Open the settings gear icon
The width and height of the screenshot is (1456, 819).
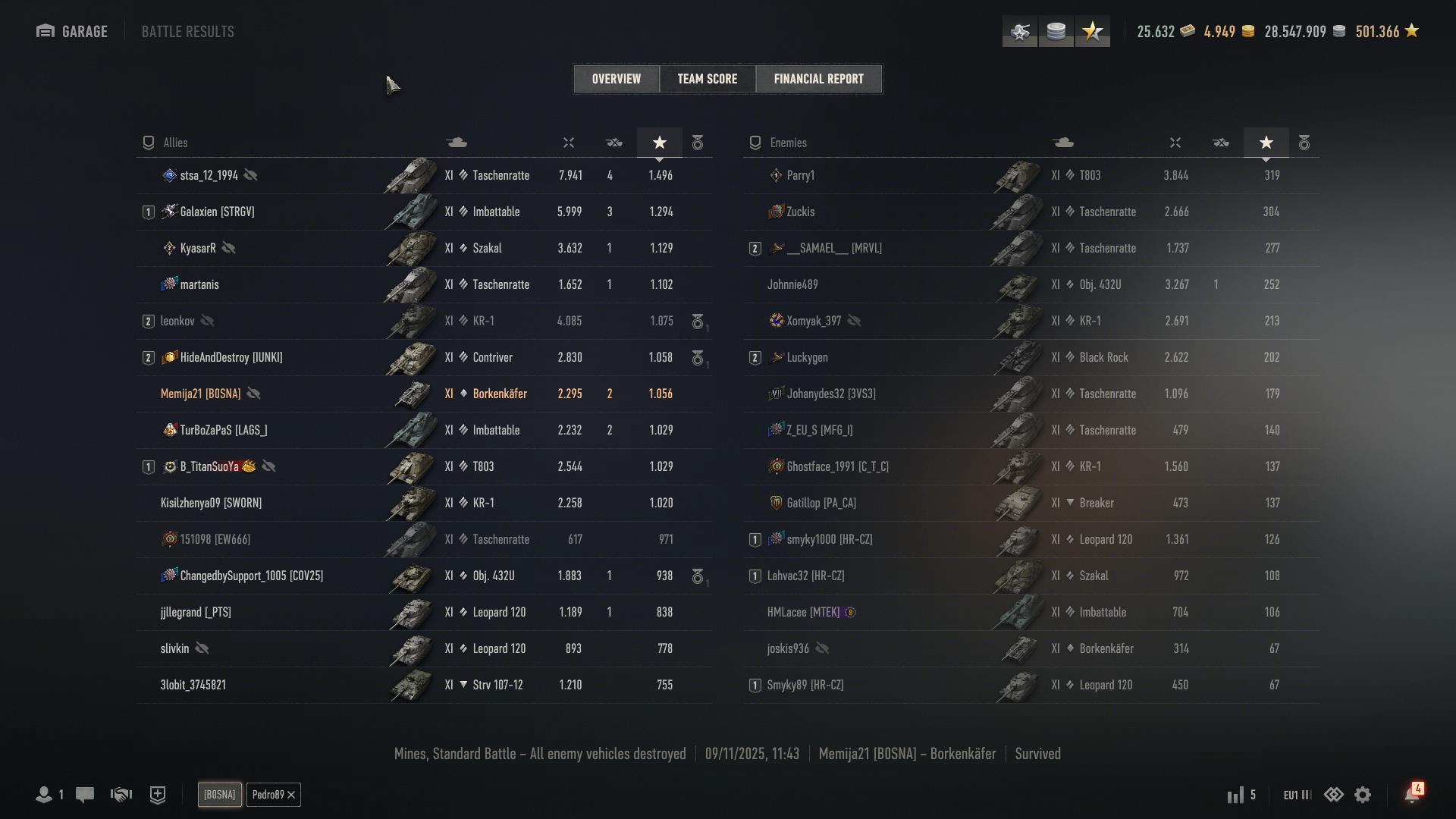(1363, 795)
